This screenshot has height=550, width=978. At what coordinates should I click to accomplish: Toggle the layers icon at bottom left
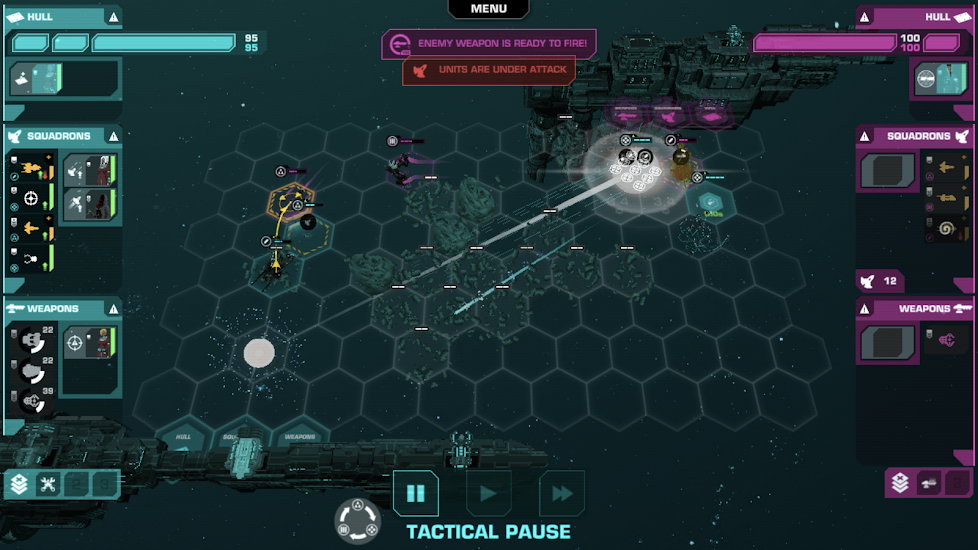point(19,485)
